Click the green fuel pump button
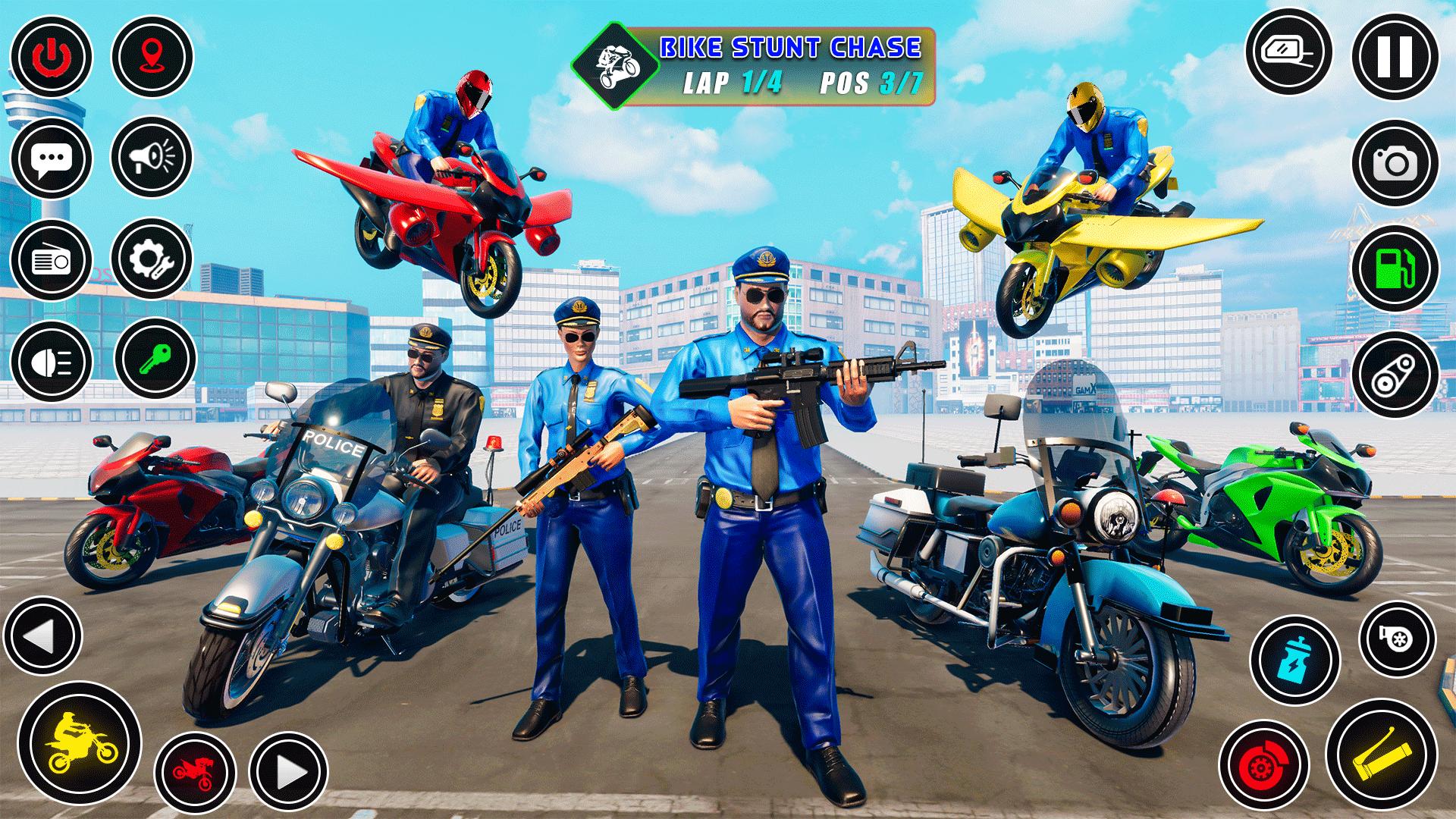Screen dimensions: 1456x819 click(1394, 269)
